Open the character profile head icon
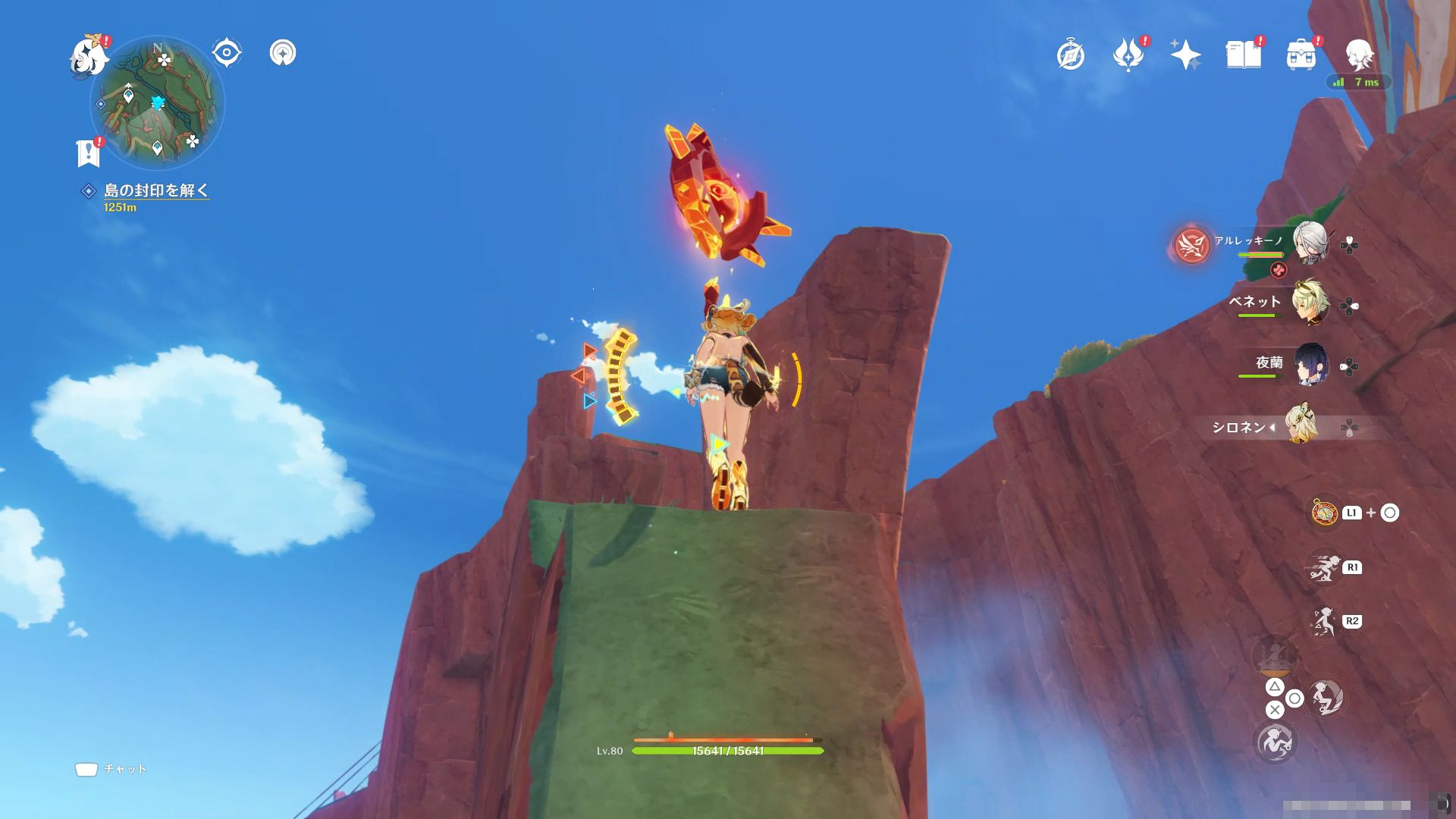The width and height of the screenshot is (1456, 819). pyautogui.click(x=1358, y=55)
